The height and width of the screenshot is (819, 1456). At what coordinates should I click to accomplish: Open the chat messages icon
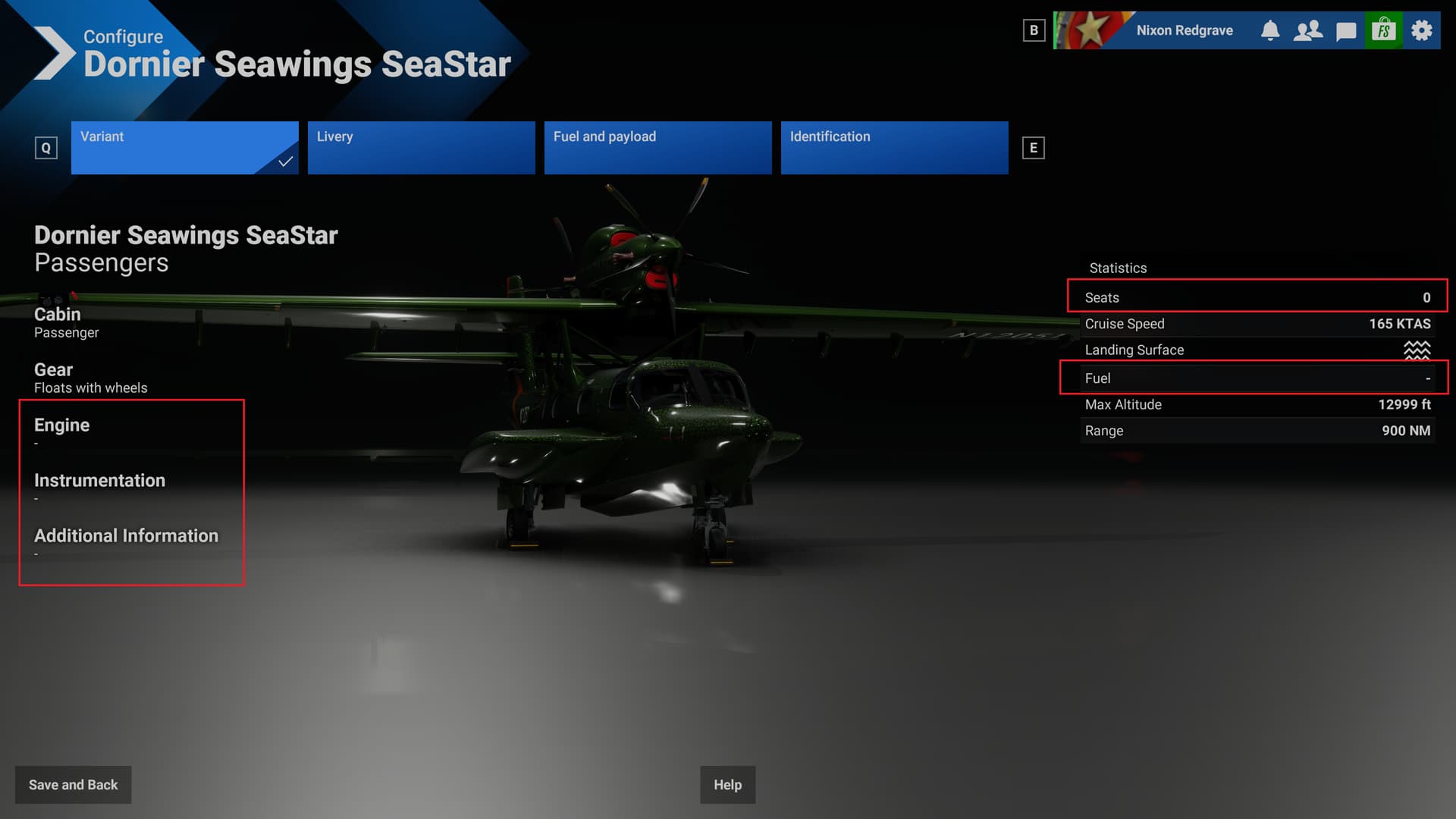[x=1345, y=30]
